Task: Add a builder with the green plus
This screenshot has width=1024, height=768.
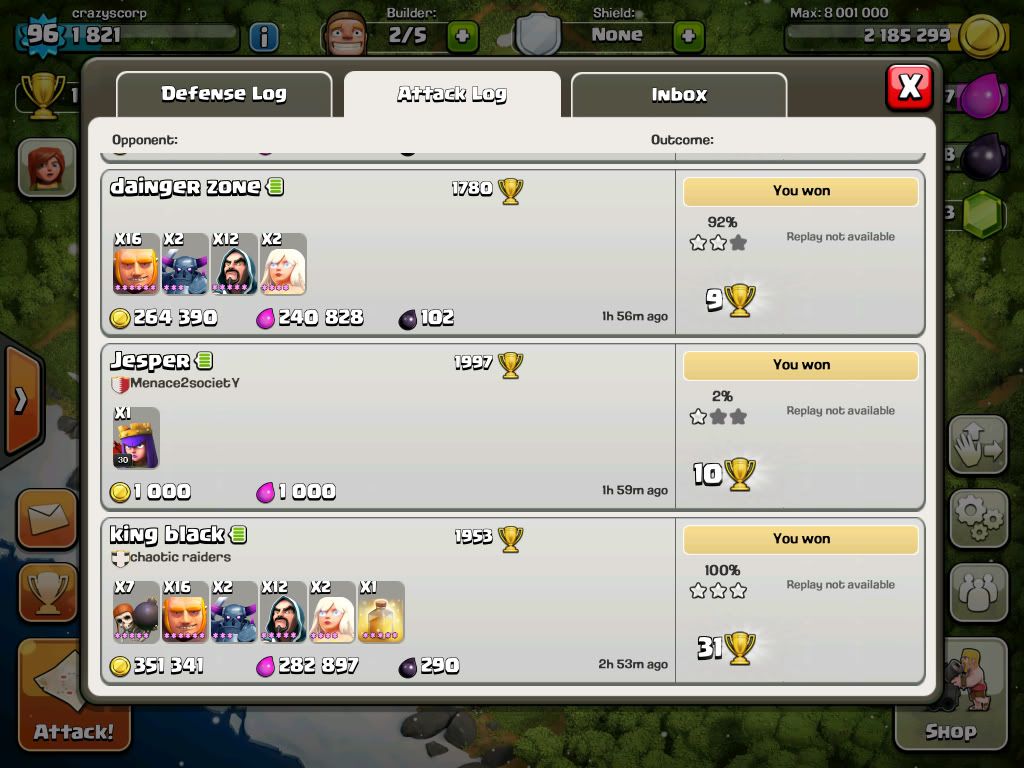Action: click(x=462, y=37)
